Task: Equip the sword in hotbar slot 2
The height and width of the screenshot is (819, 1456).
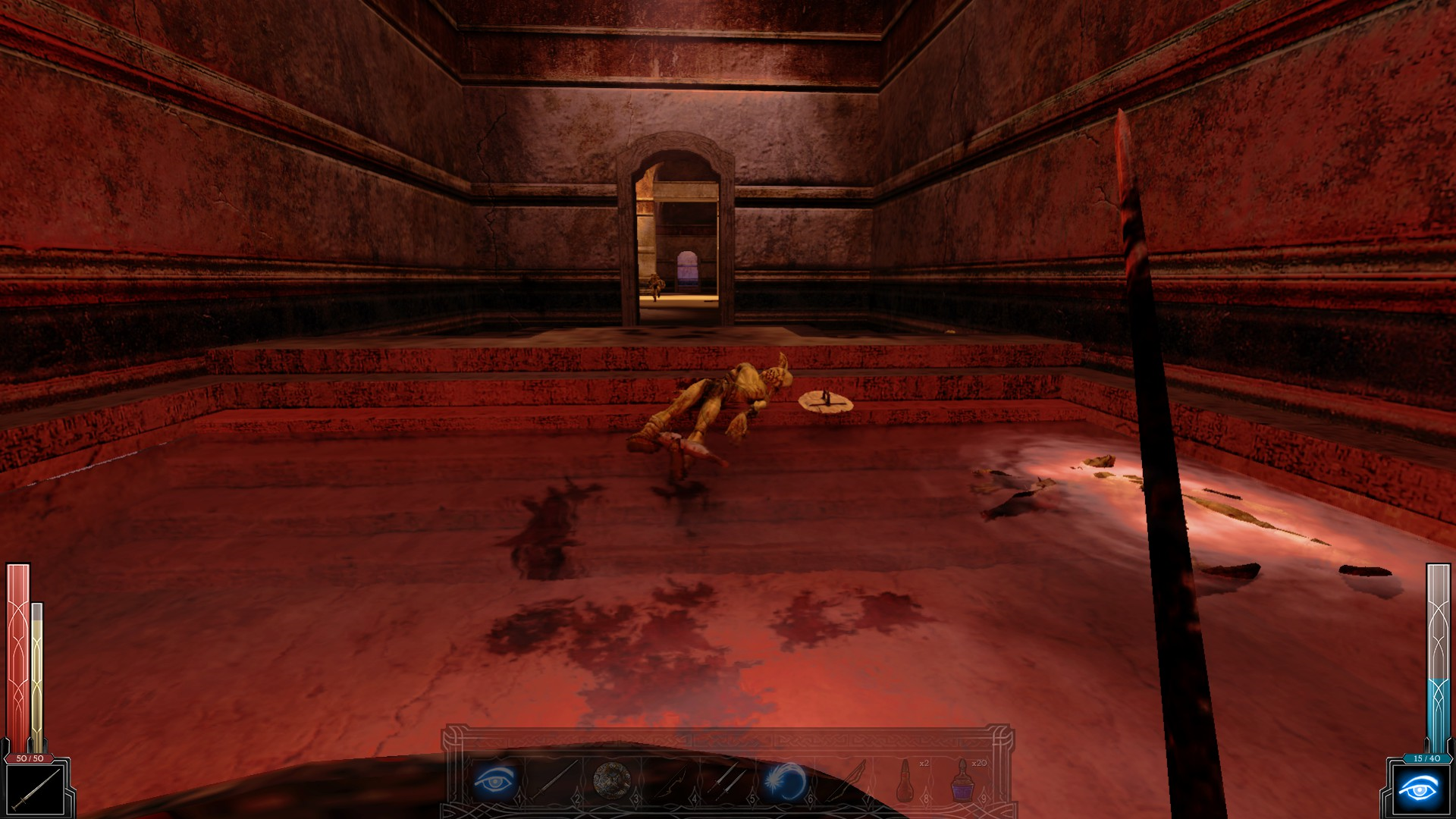Action: (x=554, y=781)
